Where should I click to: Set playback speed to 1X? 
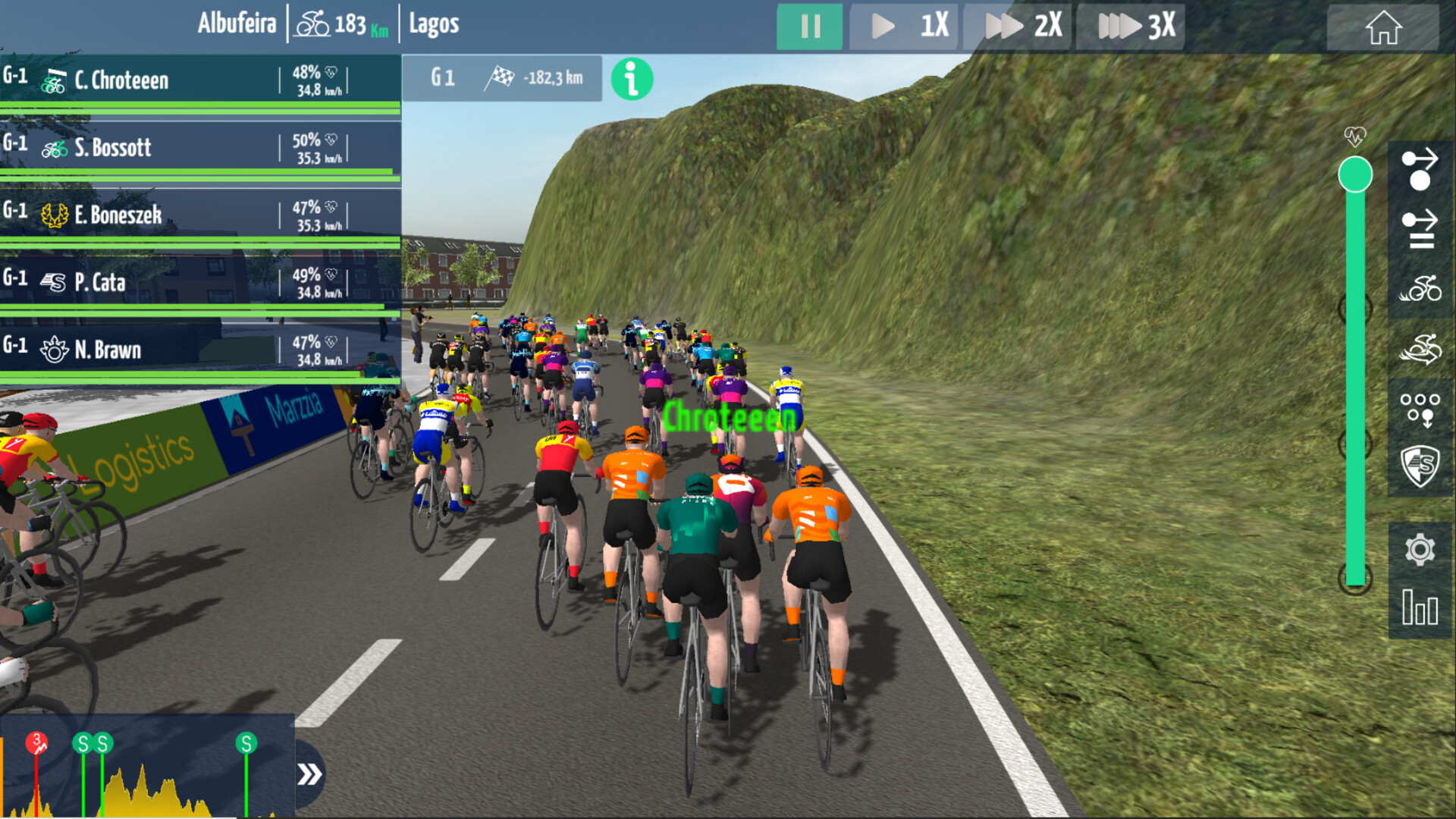tap(905, 27)
